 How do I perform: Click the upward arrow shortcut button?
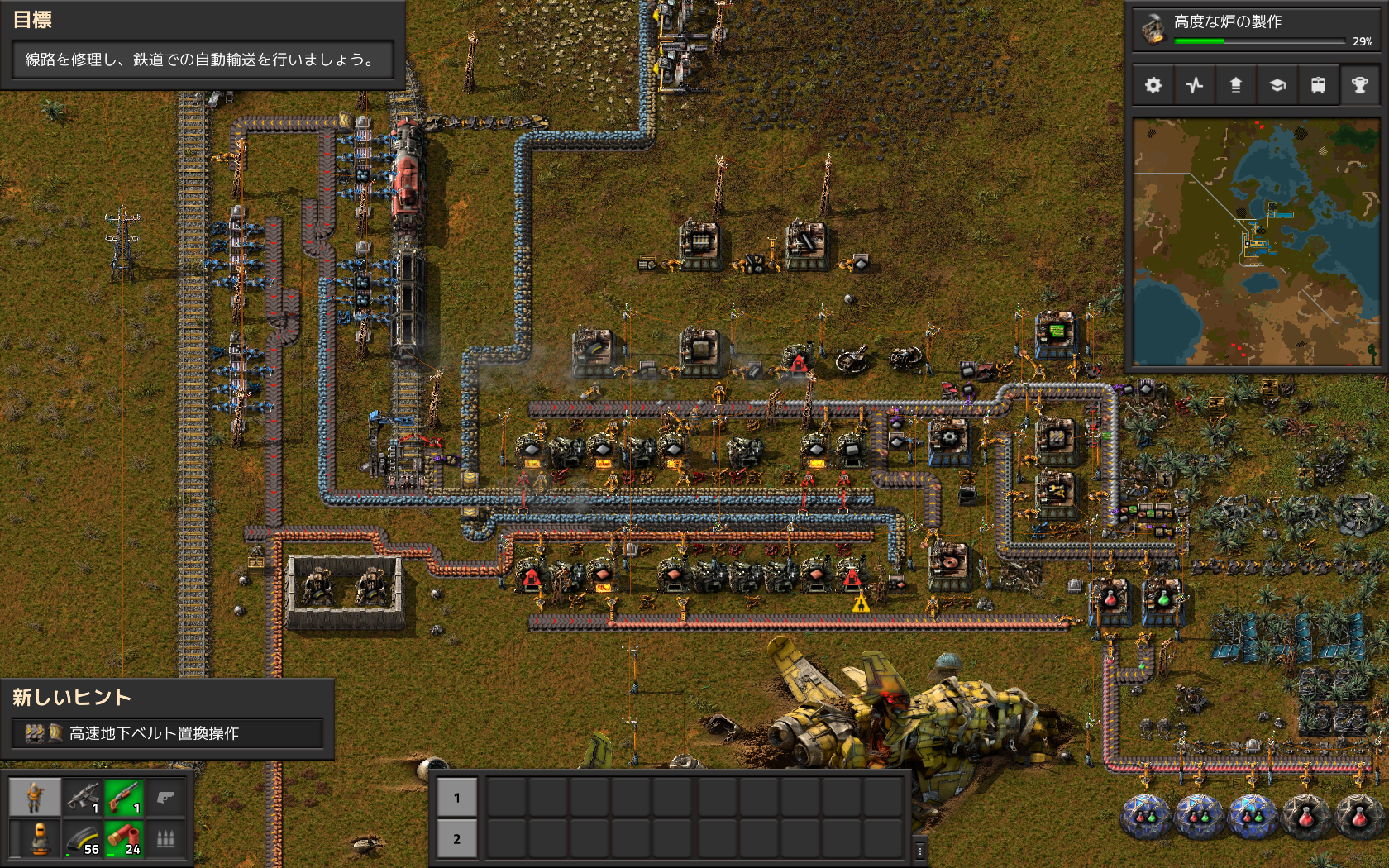coord(1236,85)
